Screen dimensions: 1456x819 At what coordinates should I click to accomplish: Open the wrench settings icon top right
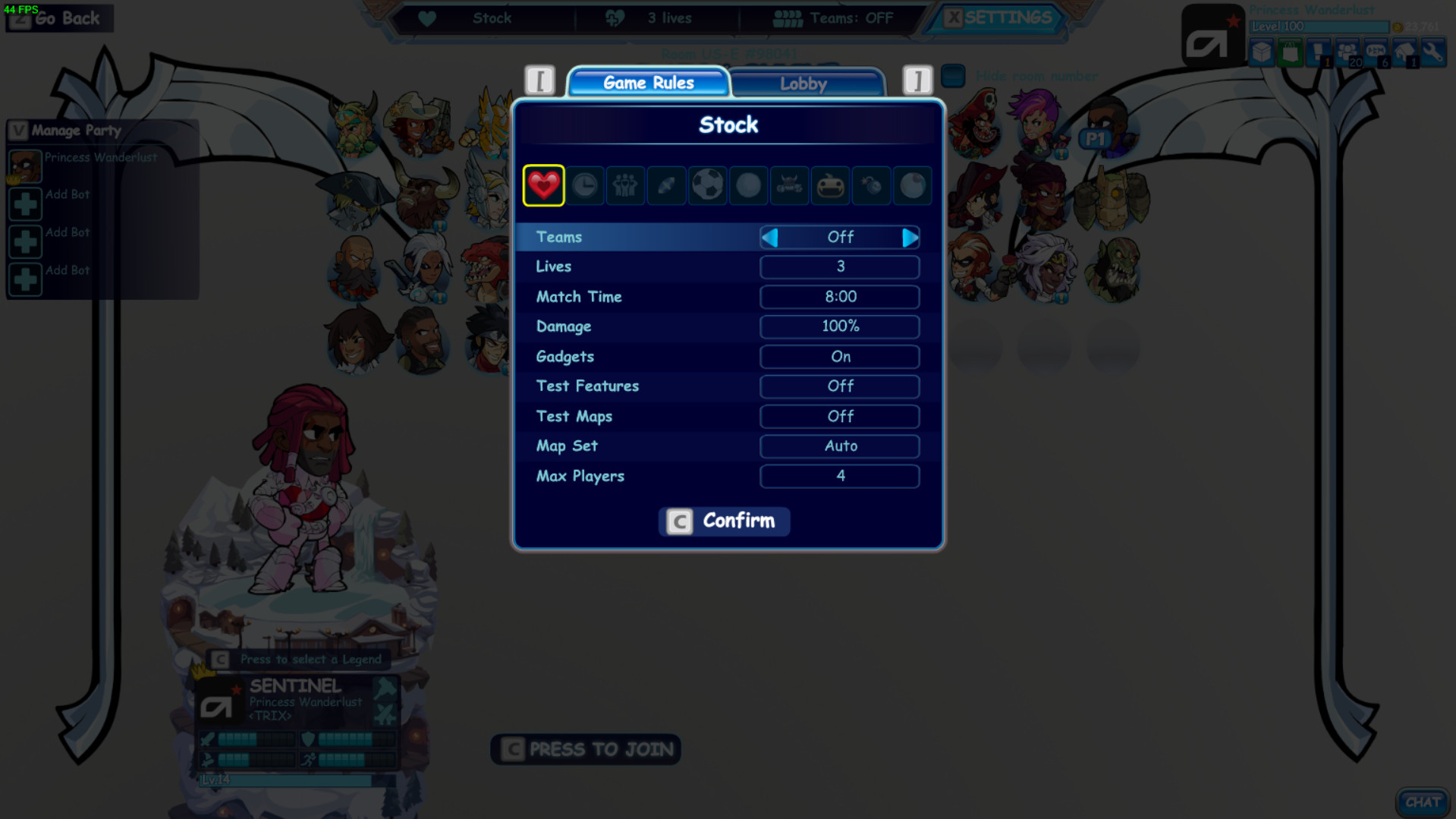[x=1434, y=53]
